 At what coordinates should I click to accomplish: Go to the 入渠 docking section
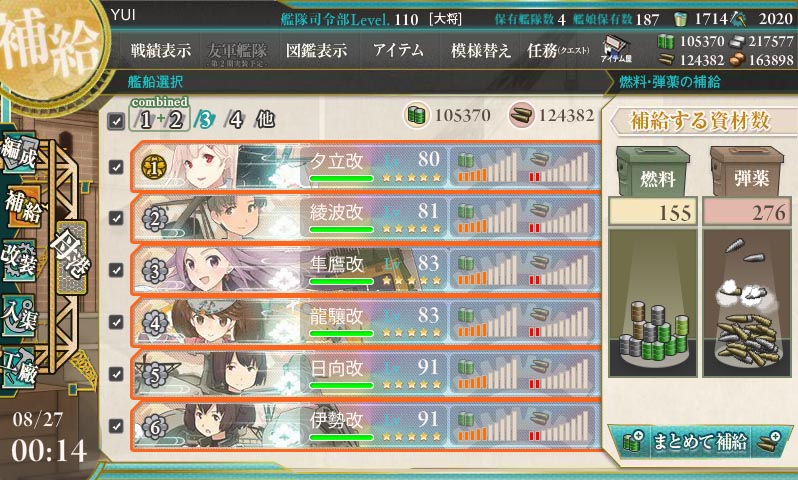22,312
